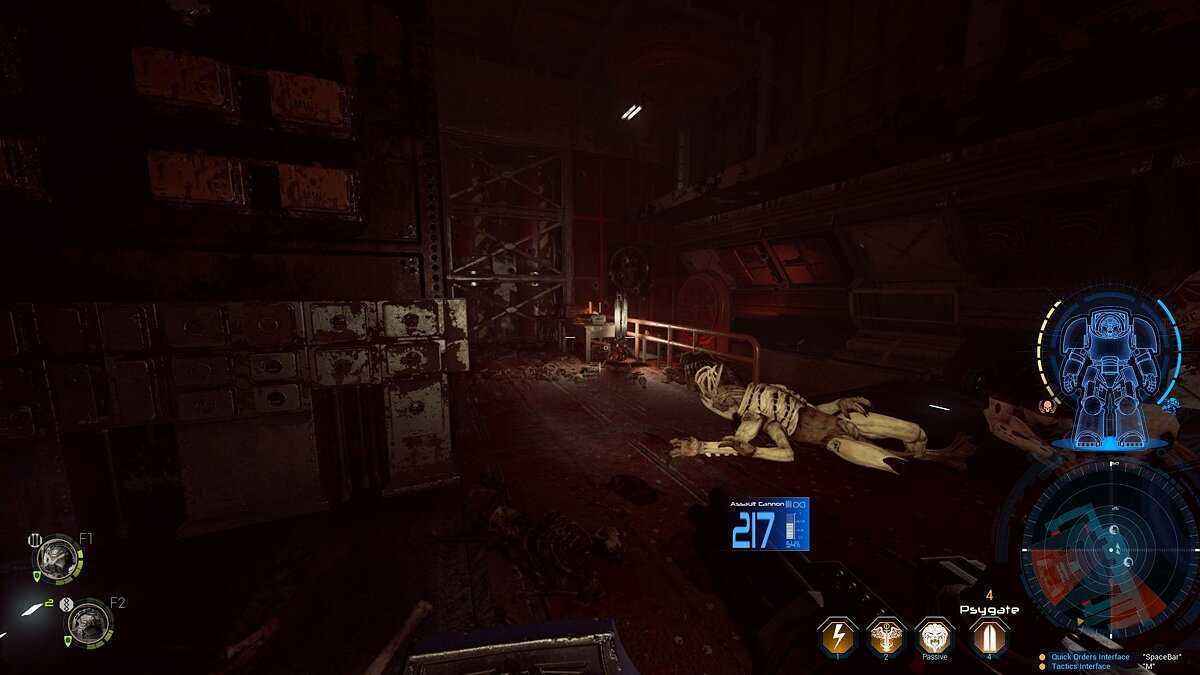Activate the lightning bolt ability

click(x=836, y=635)
